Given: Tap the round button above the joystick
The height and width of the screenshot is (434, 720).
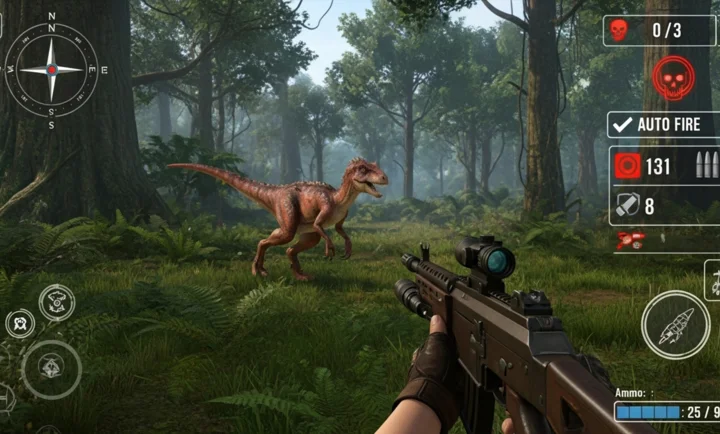Looking at the screenshot, I should tap(56, 301).
